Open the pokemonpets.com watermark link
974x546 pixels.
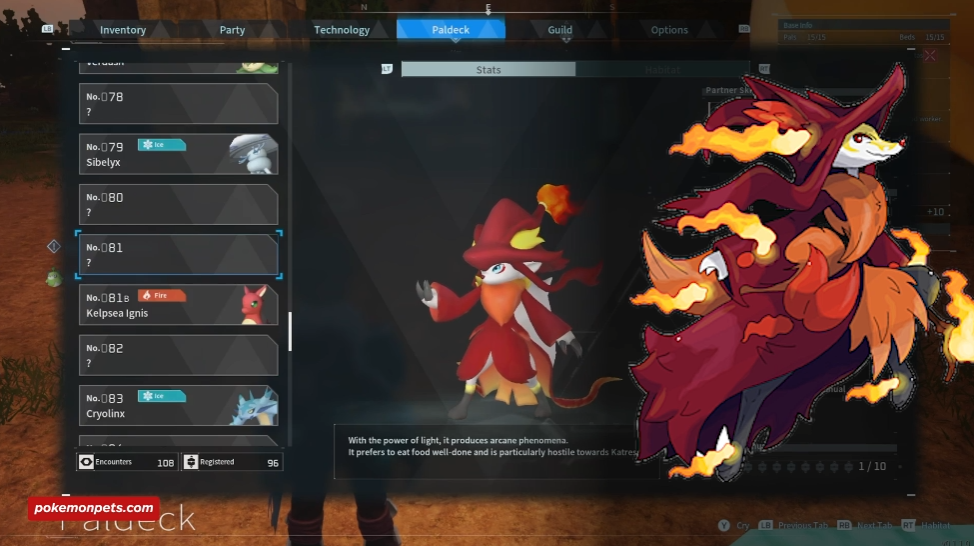click(x=92, y=508)
